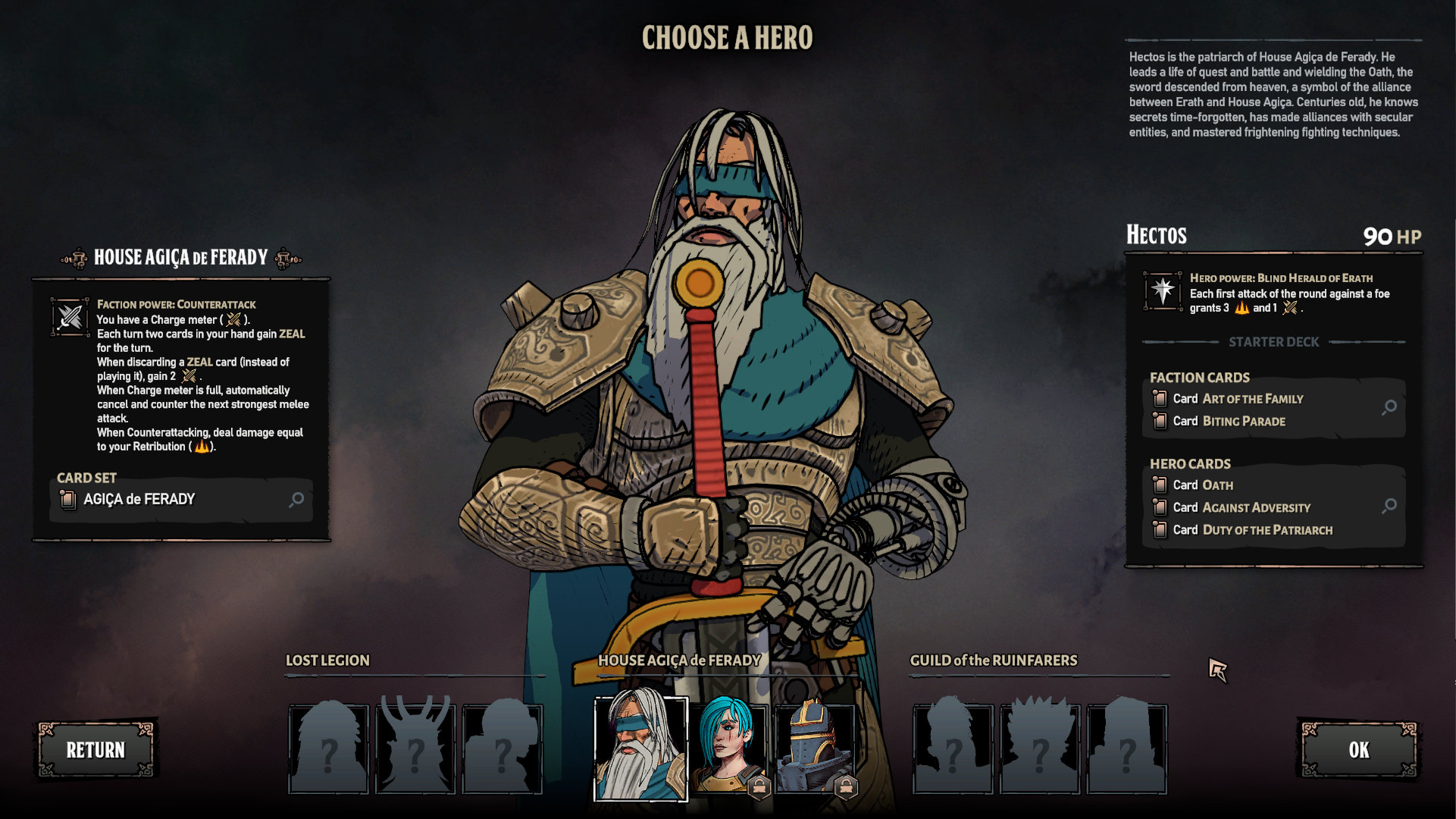The height and width of the screenshot is (819, 1456).
Task: Confirm hero choice with OK
Action: [x=1358, y=750]
